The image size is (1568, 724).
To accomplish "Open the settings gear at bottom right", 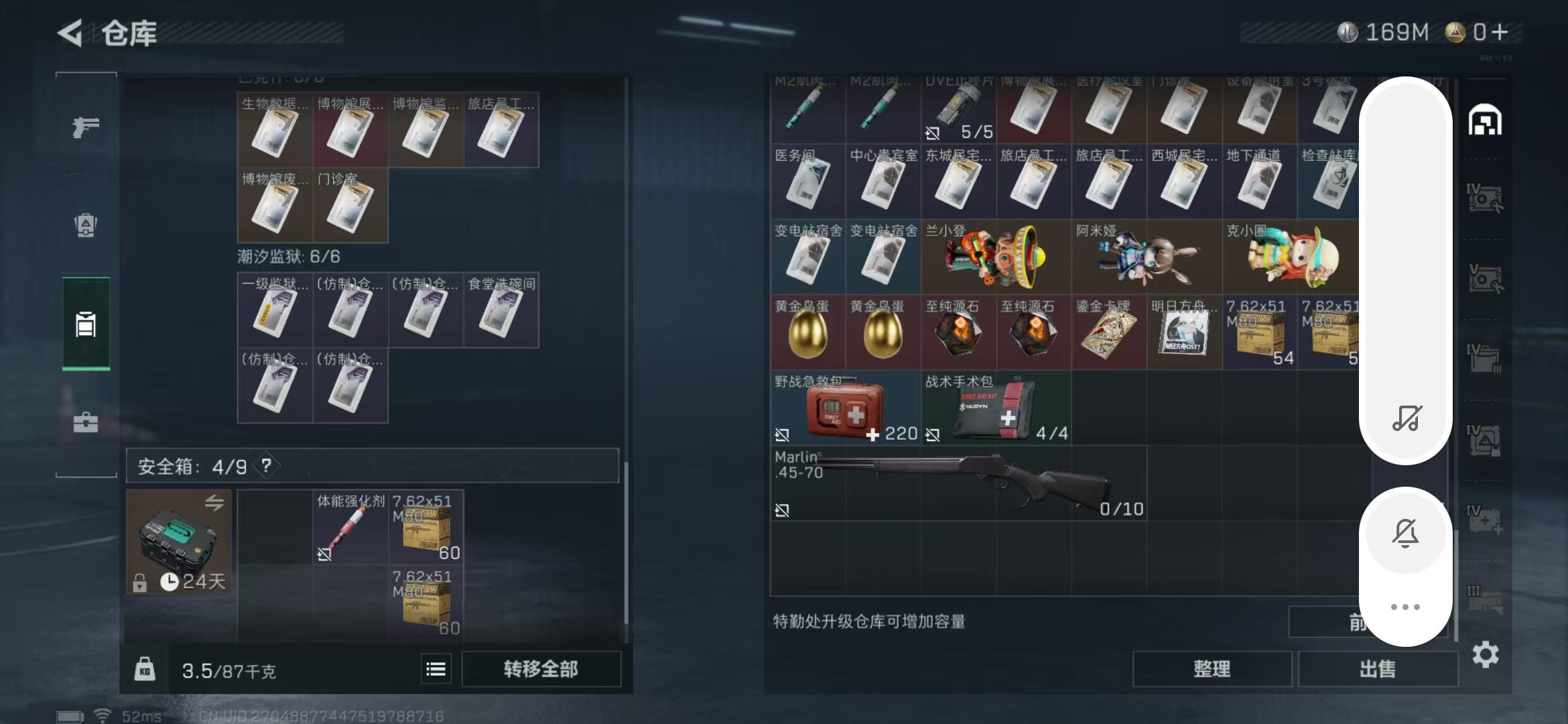I will point(1486,656).
